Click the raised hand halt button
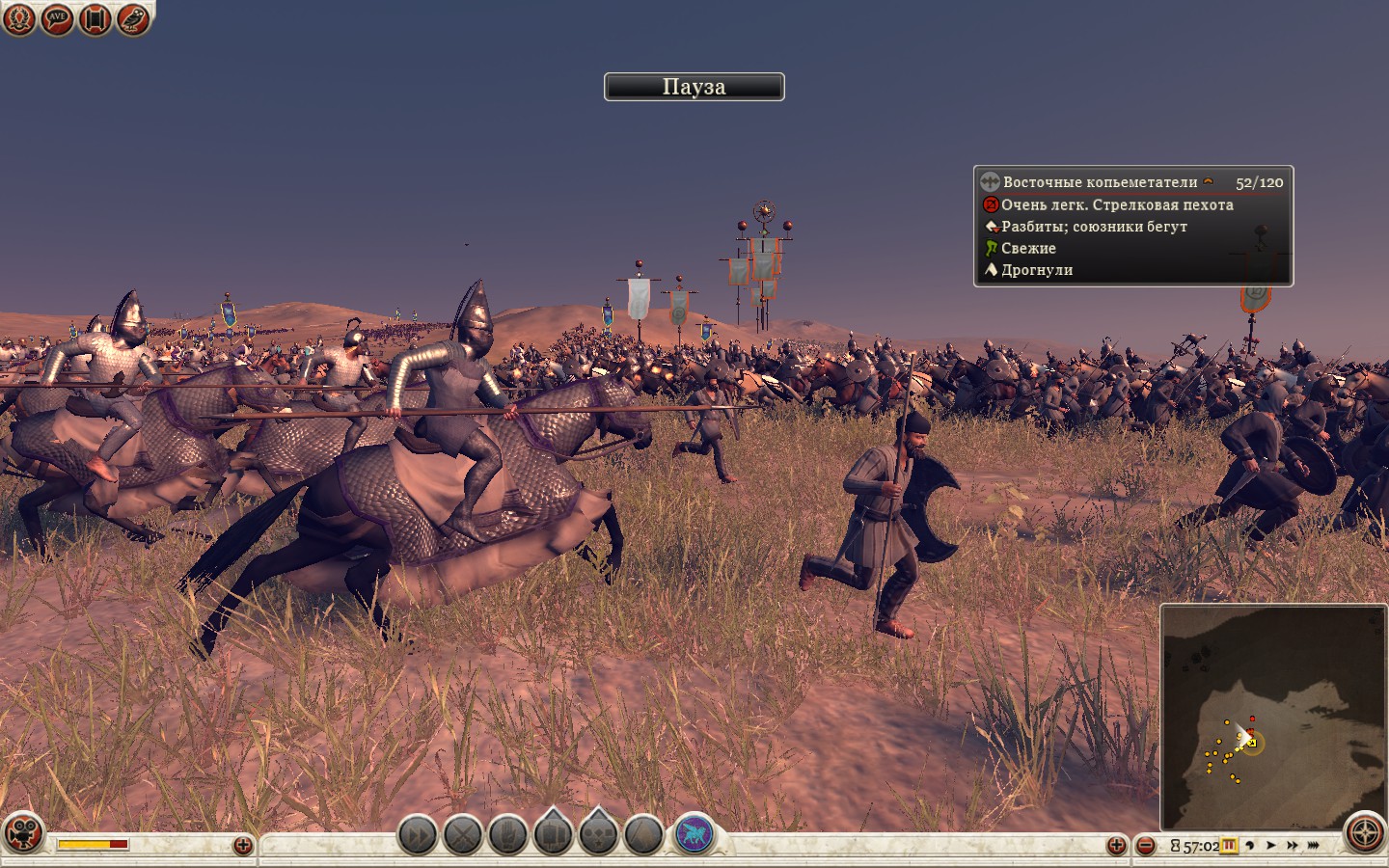 point(508,834)
